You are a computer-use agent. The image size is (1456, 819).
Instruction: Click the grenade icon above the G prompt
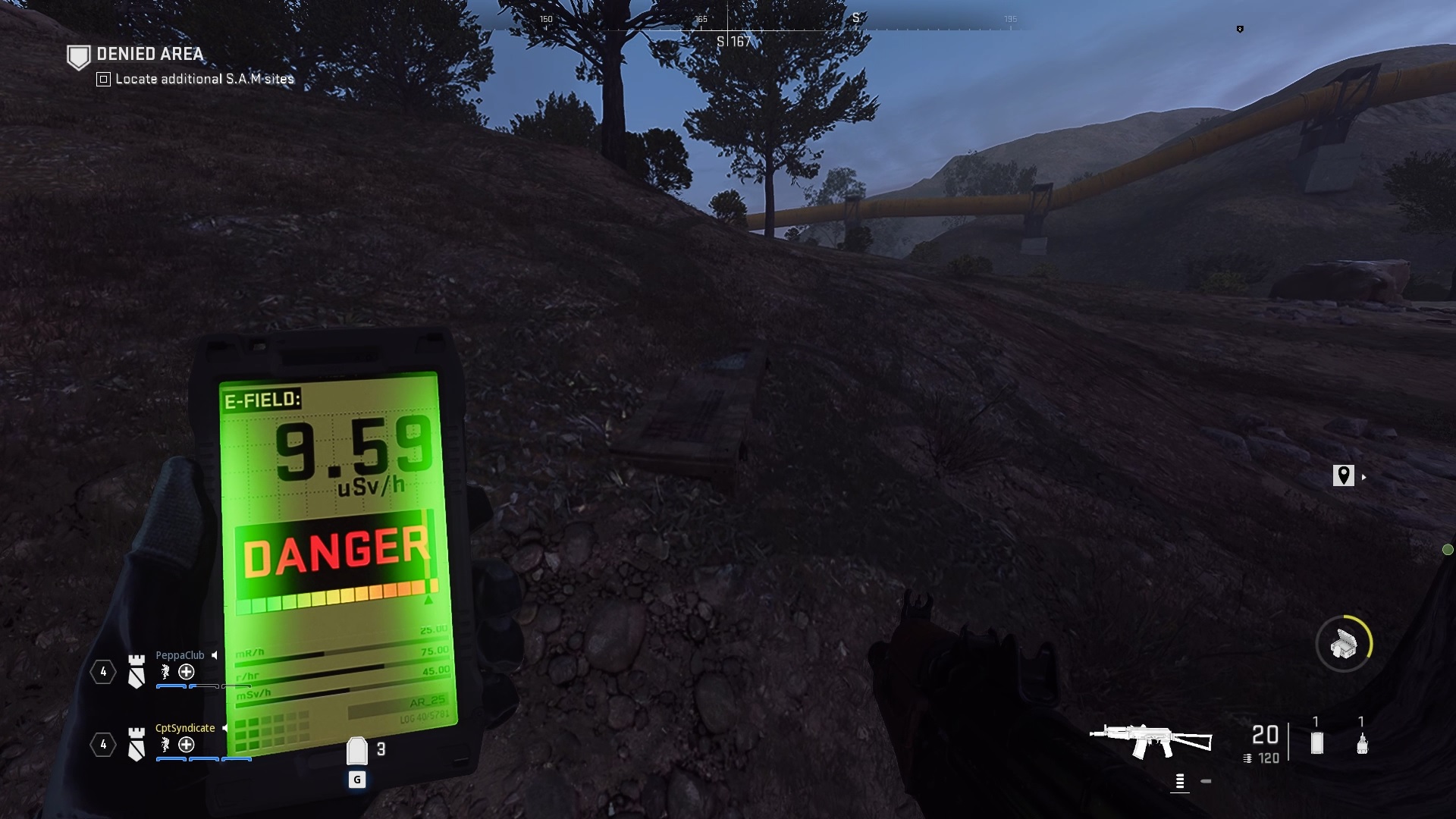pos(357,749)
